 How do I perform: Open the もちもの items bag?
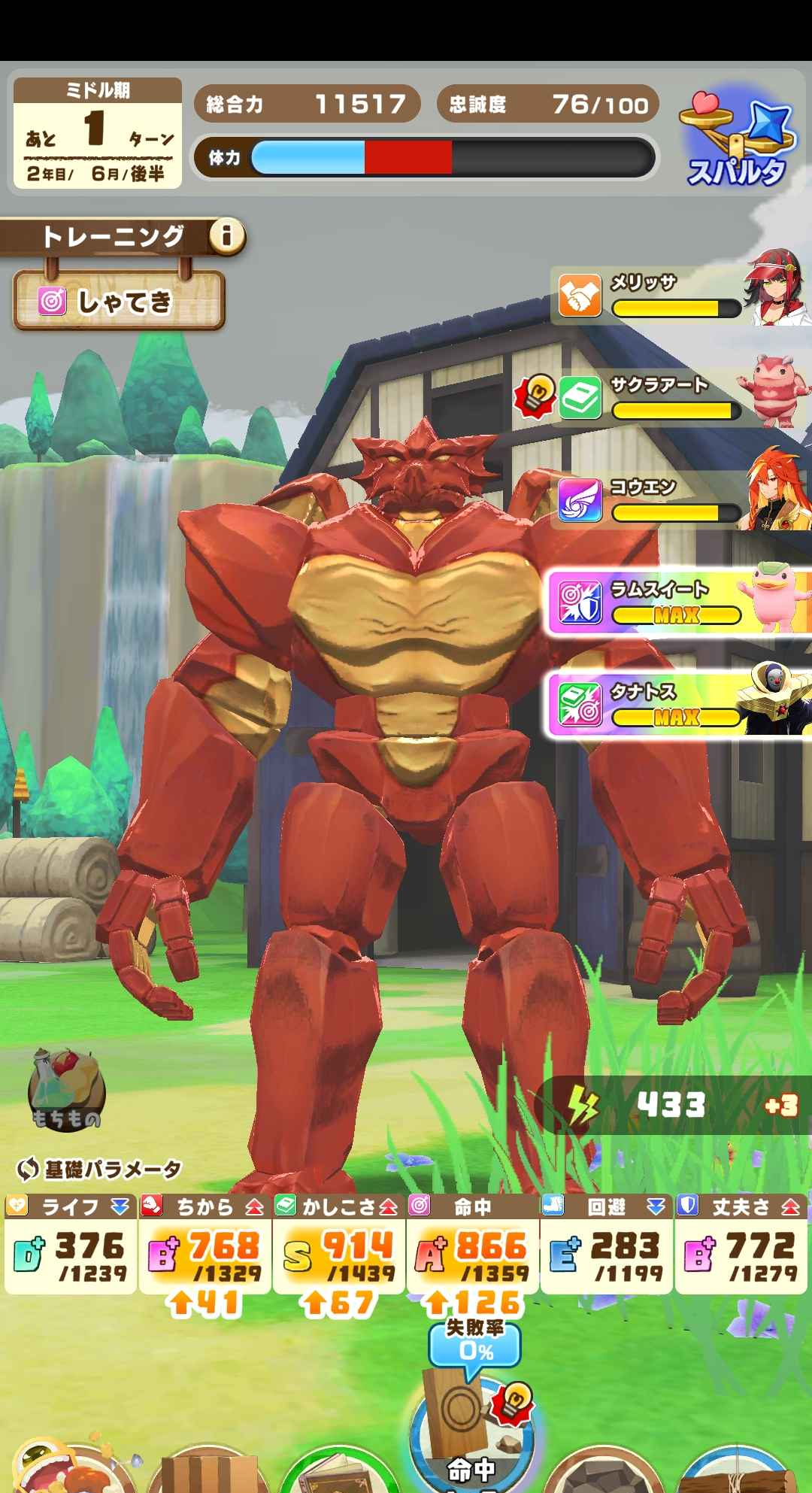pyautogui.click(x=66, y=1089)
